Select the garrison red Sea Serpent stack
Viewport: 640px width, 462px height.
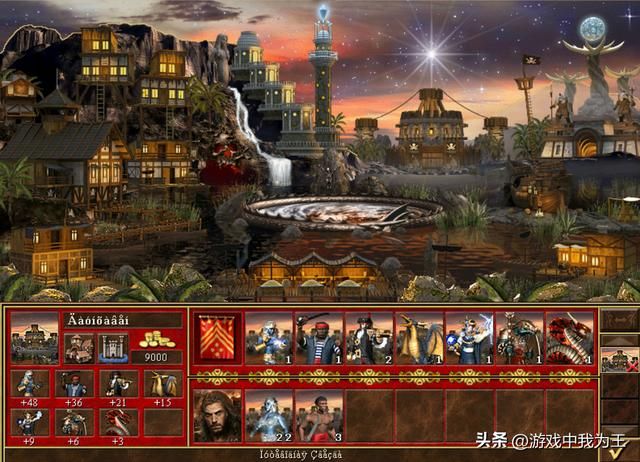coord(568,340)
